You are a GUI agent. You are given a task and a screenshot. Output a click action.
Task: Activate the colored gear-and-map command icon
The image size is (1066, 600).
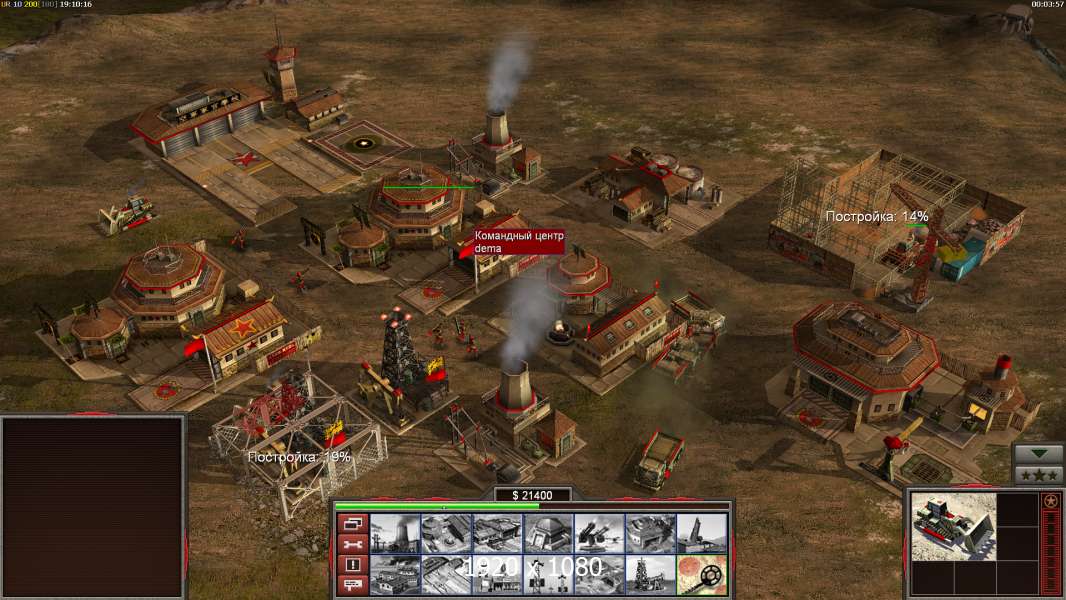[x=701, y=574]
